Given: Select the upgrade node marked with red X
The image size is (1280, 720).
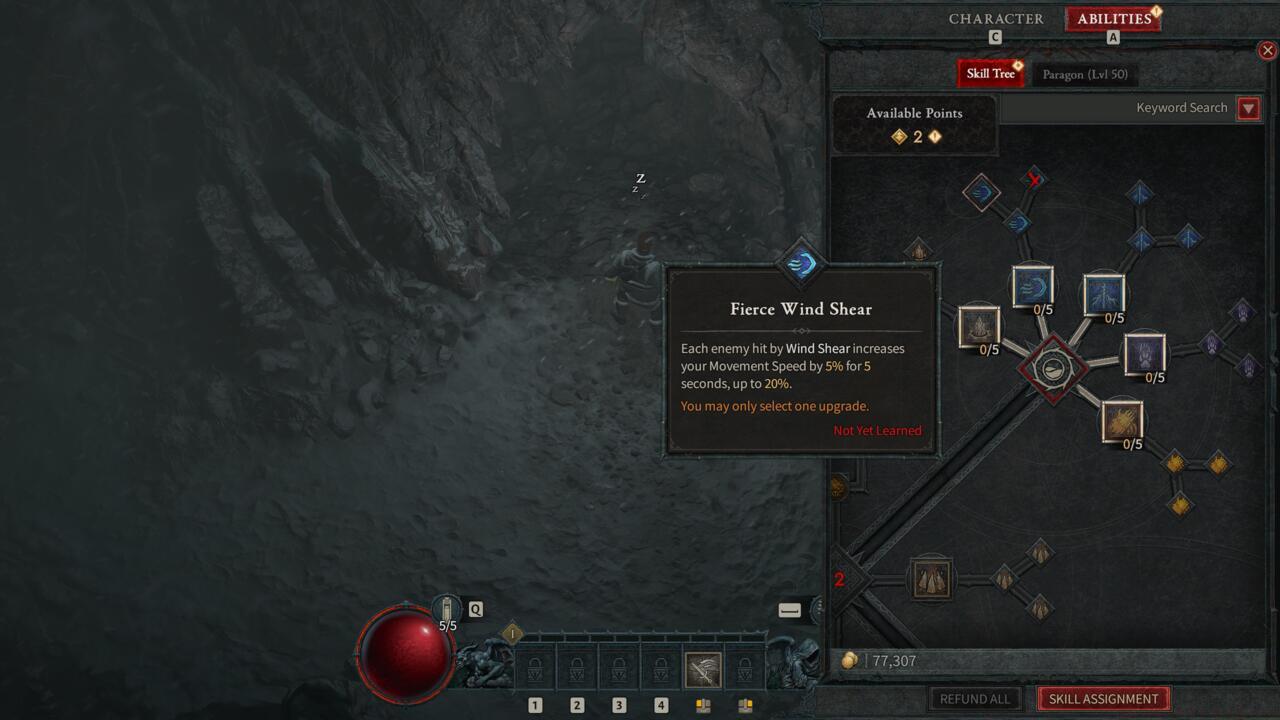Looking at the screenshot, I should pos(1034,179).
